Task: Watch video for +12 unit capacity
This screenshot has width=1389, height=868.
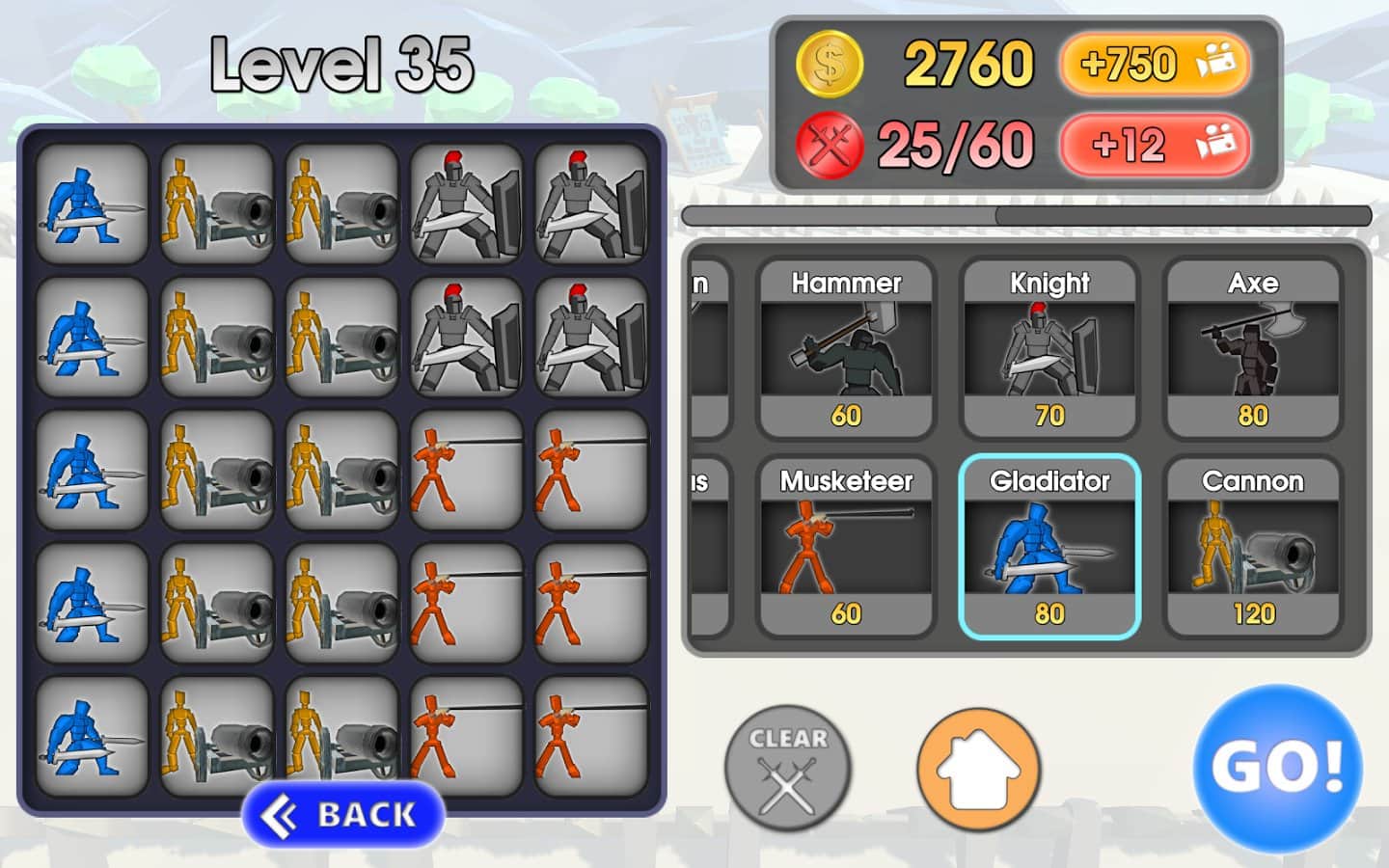Action: coord(1154,146)
